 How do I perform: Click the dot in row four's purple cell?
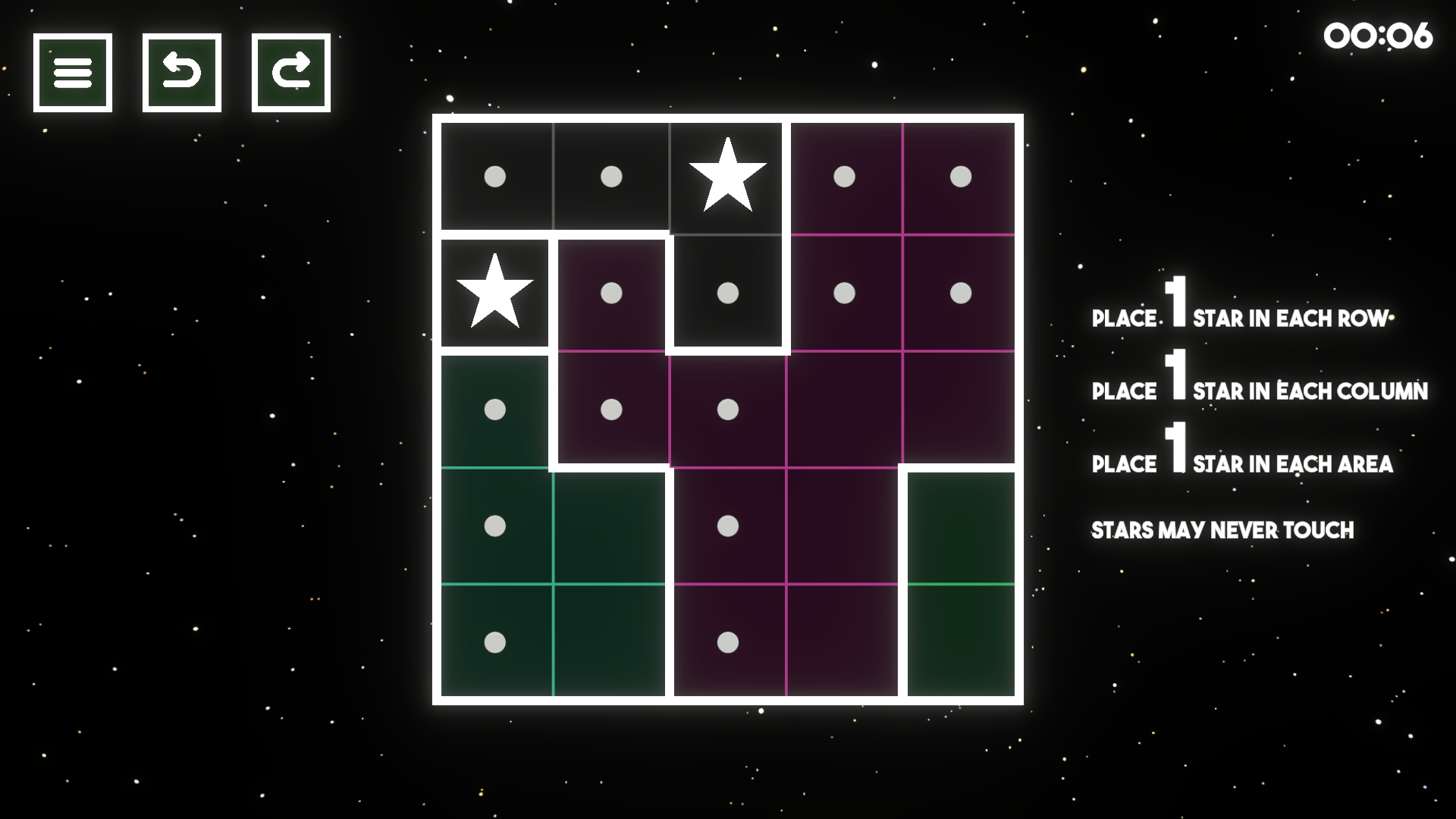tap(728, 526)
